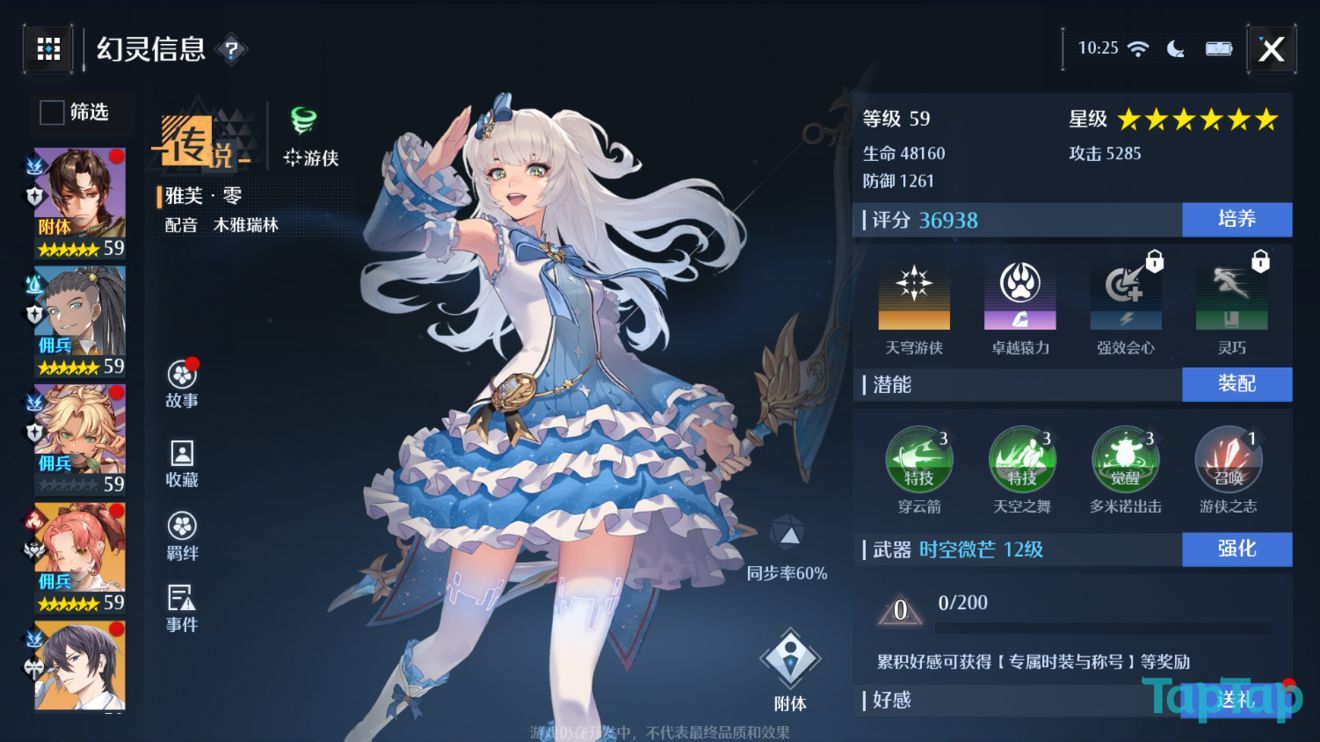
Task: Open weapon 强化 enhancement
Action: point(1237,549)
